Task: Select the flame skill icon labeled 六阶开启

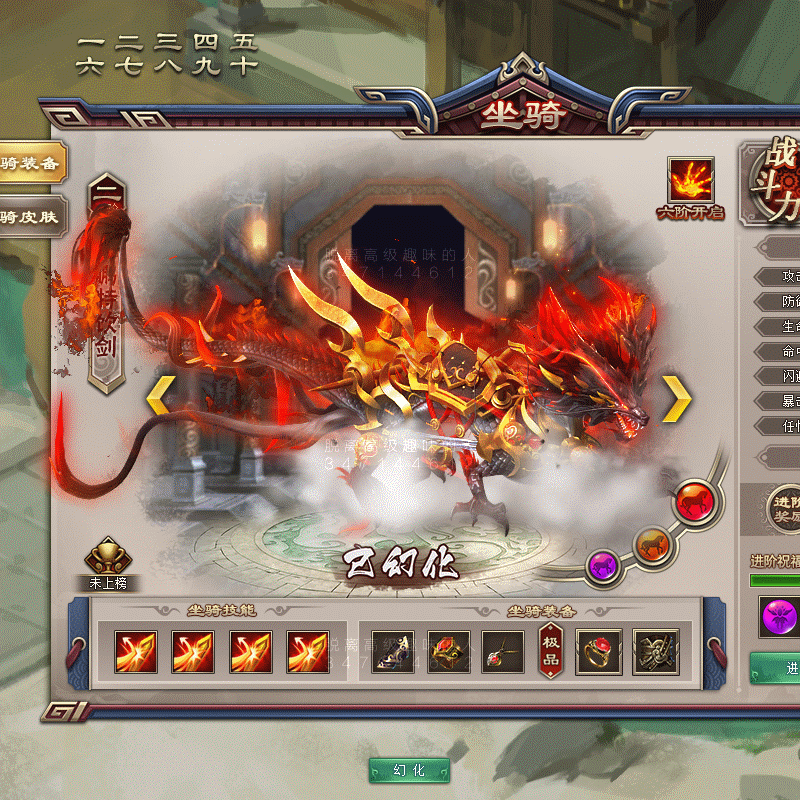Action: click(x=690, y=181)
